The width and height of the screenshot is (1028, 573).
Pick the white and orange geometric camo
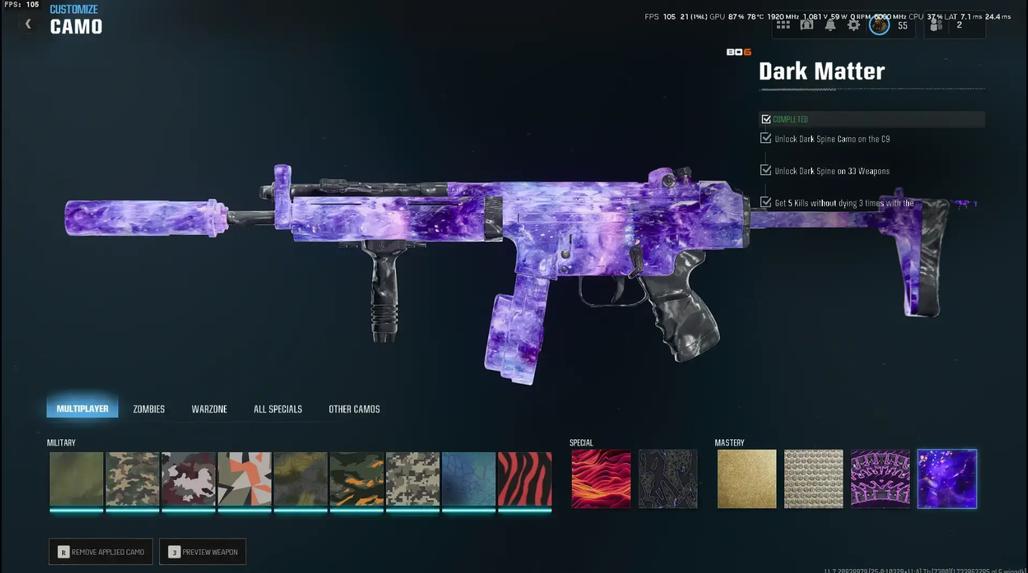[x=245, y=479]
